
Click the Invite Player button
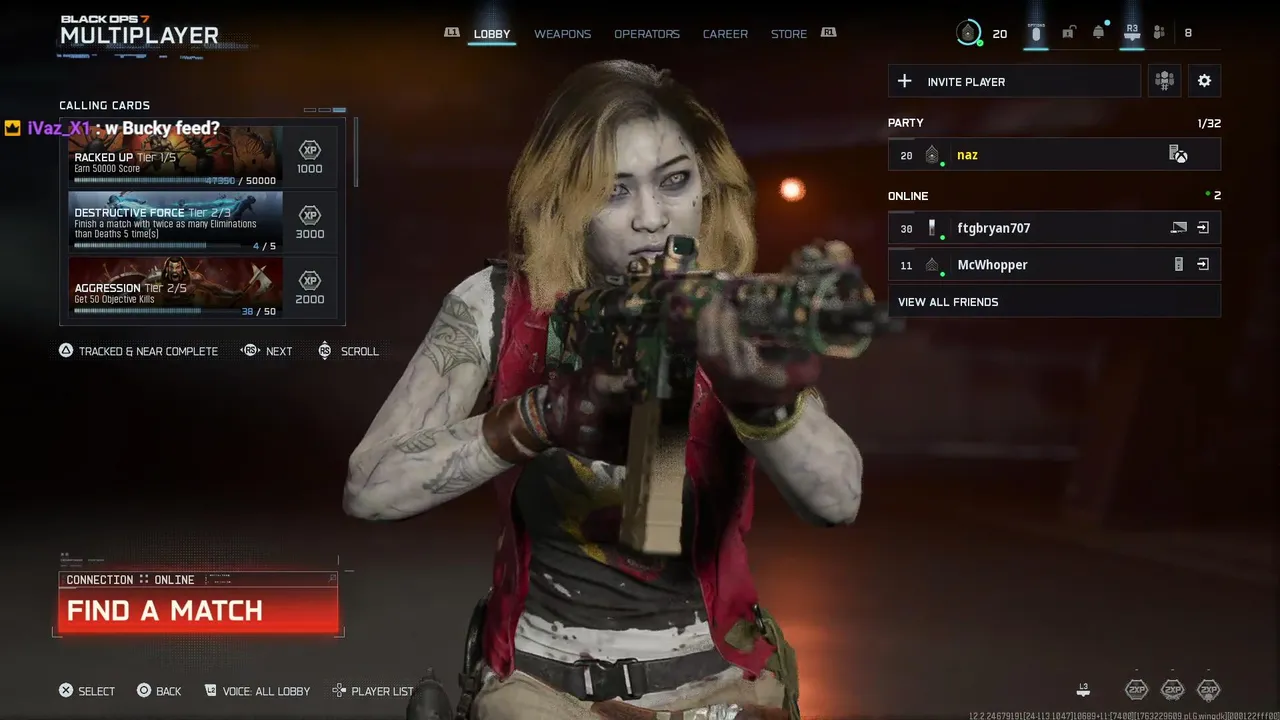pyautogui.click(x=1014, y=82)
